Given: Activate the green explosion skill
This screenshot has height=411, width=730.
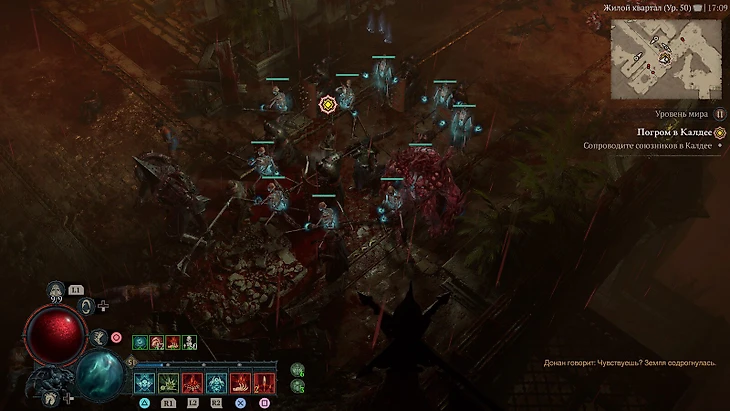Looking at the screenshot, I should tap(169, 382).
